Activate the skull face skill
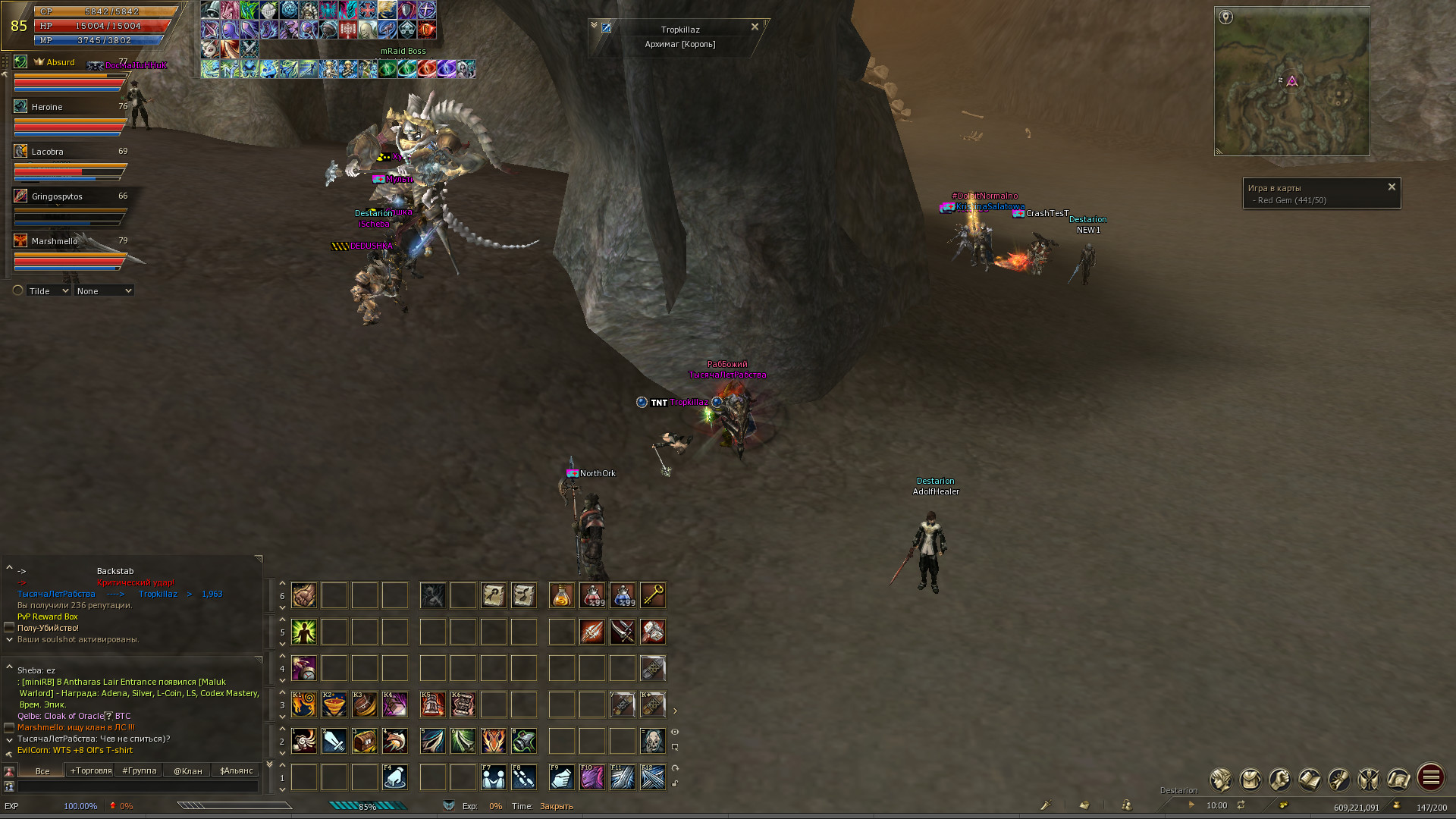This screenshot has width=1456, height=819. (653, 742)
